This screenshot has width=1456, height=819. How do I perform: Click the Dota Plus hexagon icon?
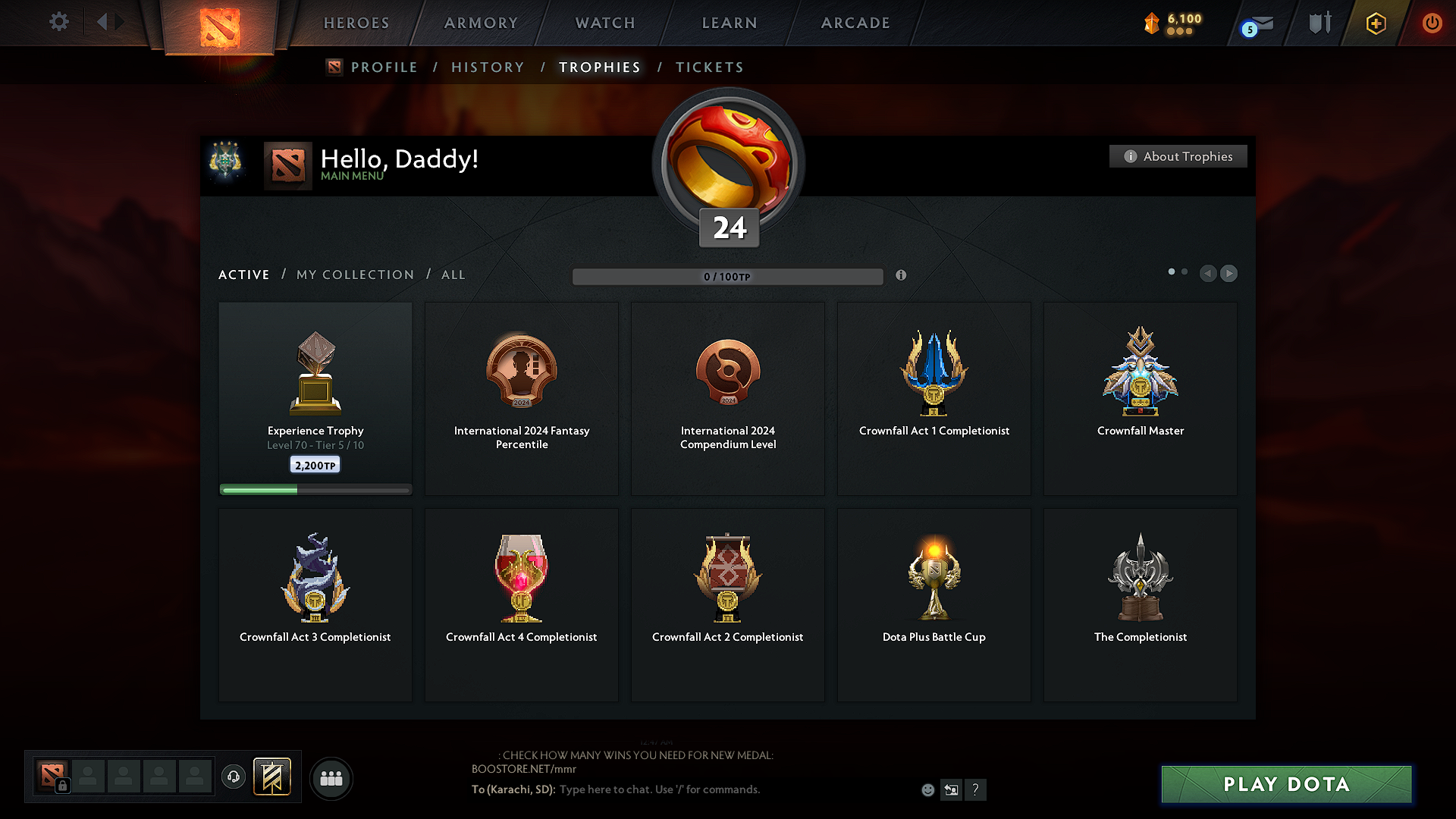pos(1375,23)
